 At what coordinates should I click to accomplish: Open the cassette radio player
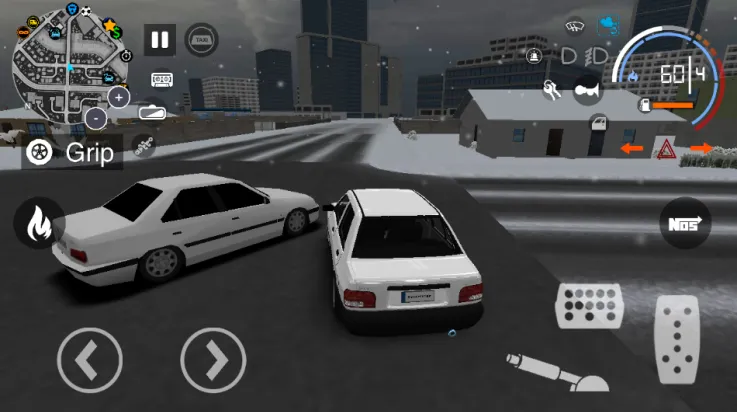pyautogui.click(x=162, y=78)
